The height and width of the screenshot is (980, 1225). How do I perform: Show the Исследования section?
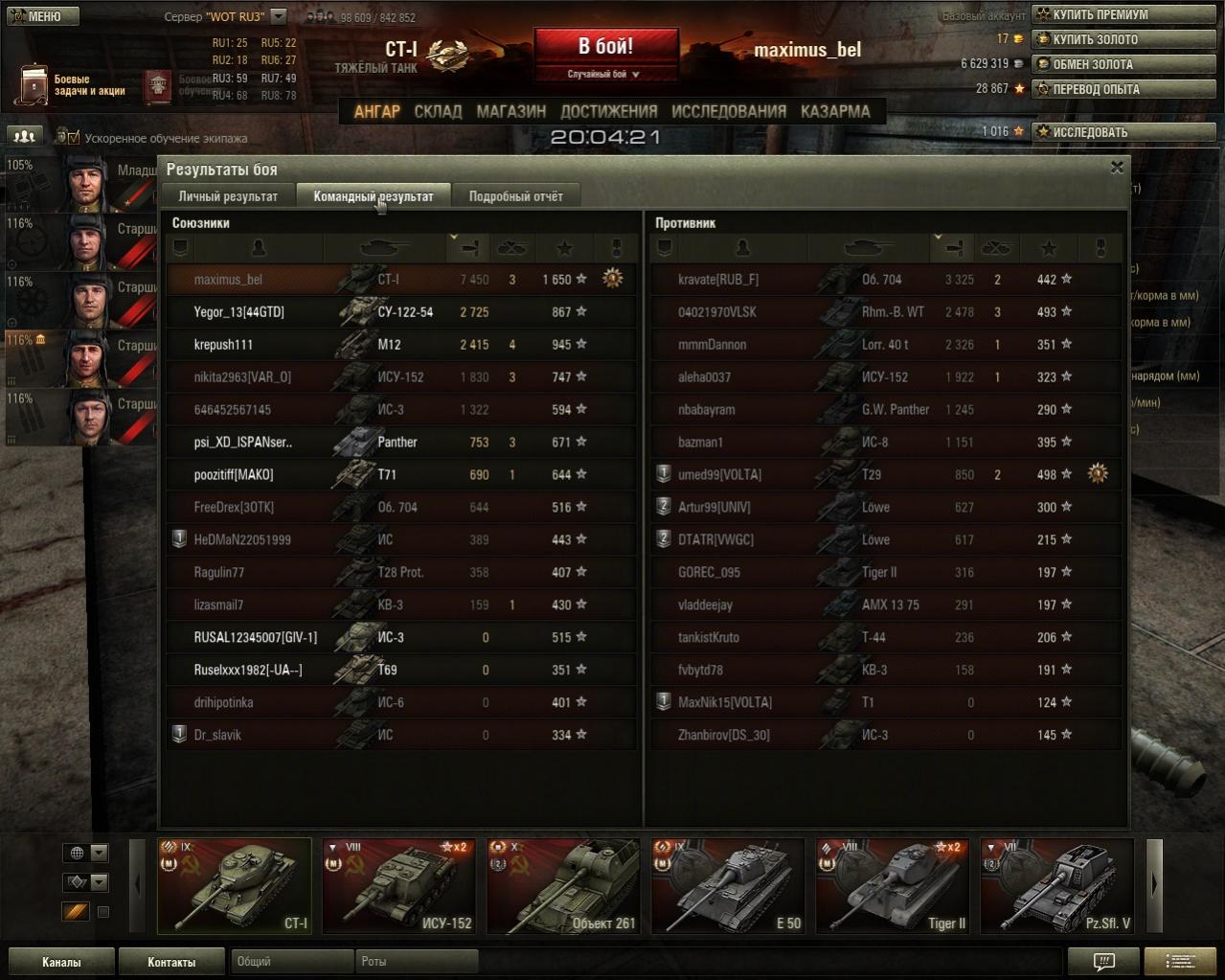[728, 111]
